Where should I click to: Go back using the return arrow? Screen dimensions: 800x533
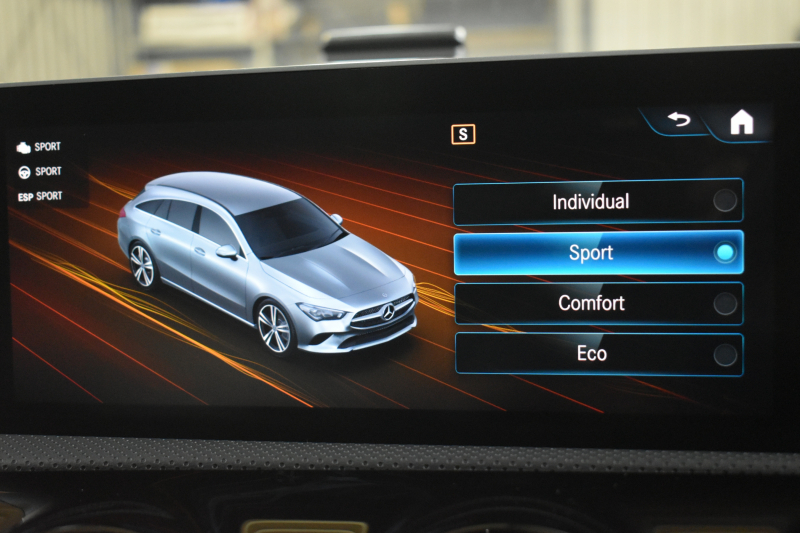click(680, 120)
